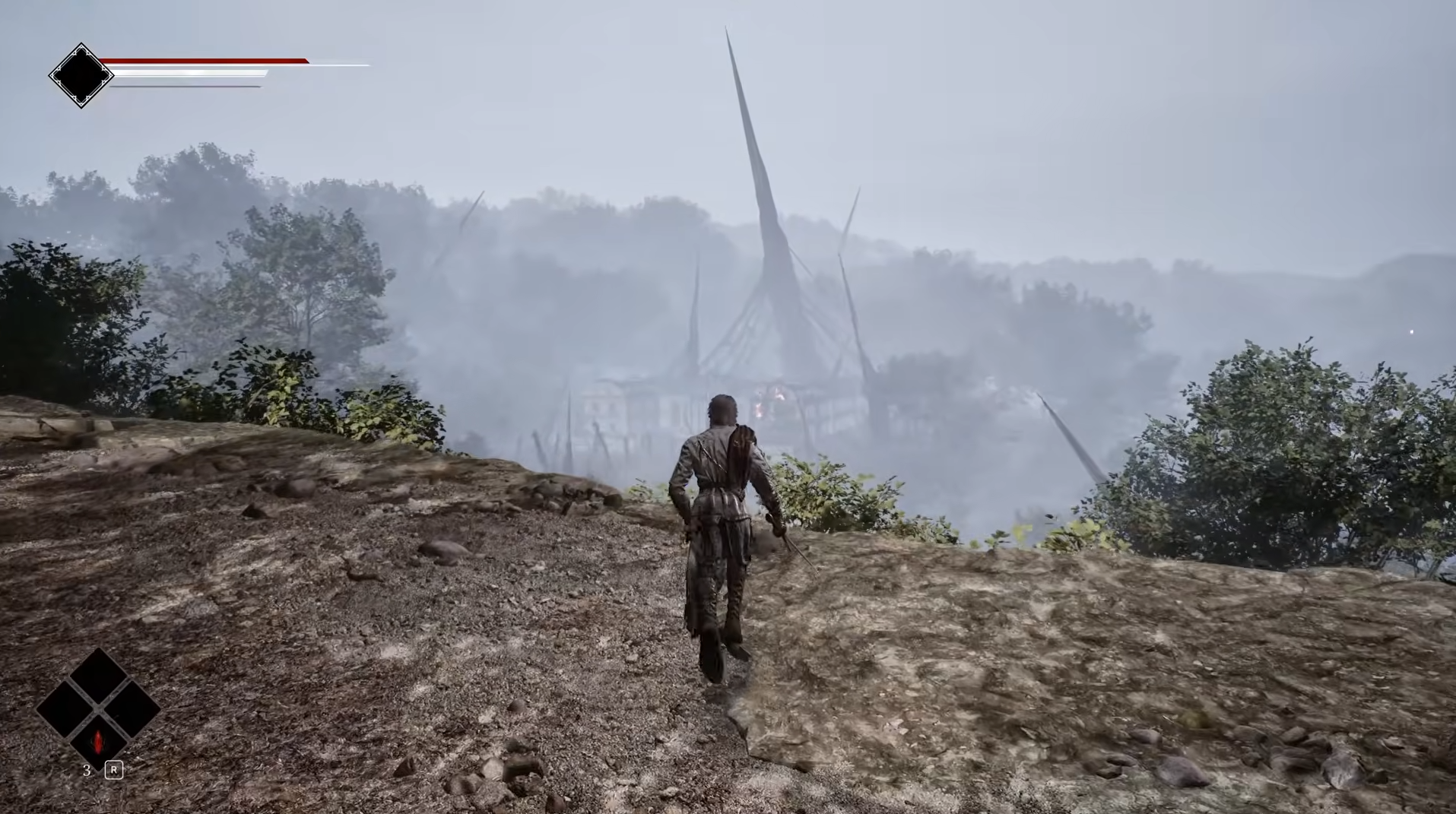Click the ornate diamond emblem beside the bars
The width and height of the screenshot is (1456, 814).
click(x=81, y=75)
